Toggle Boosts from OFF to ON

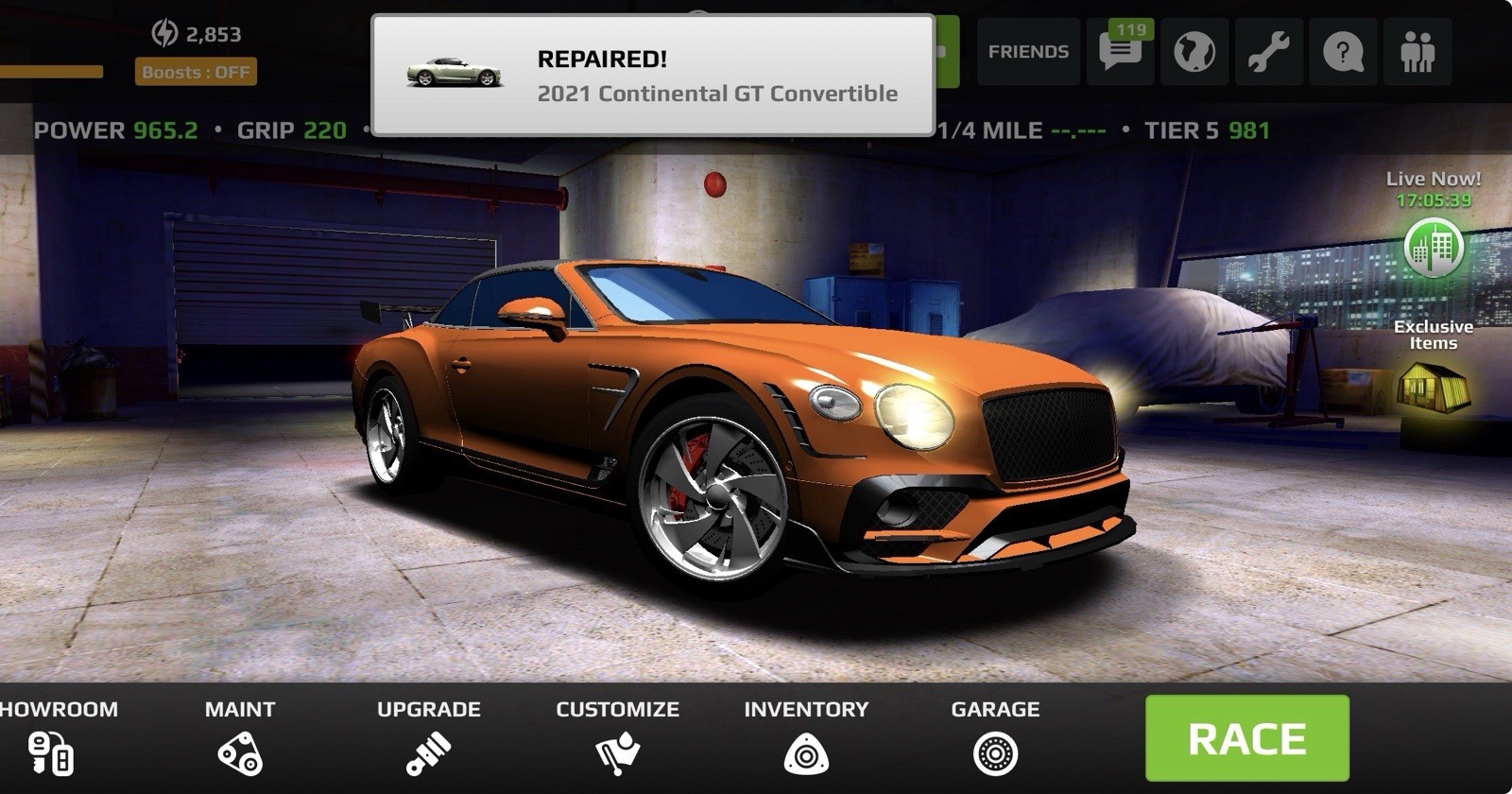coord(196,70)
